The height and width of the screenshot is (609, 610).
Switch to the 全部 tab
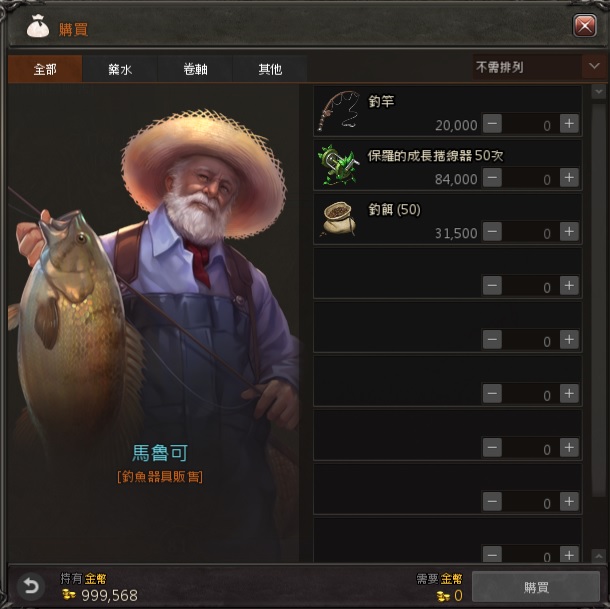[x=45, y=70]
